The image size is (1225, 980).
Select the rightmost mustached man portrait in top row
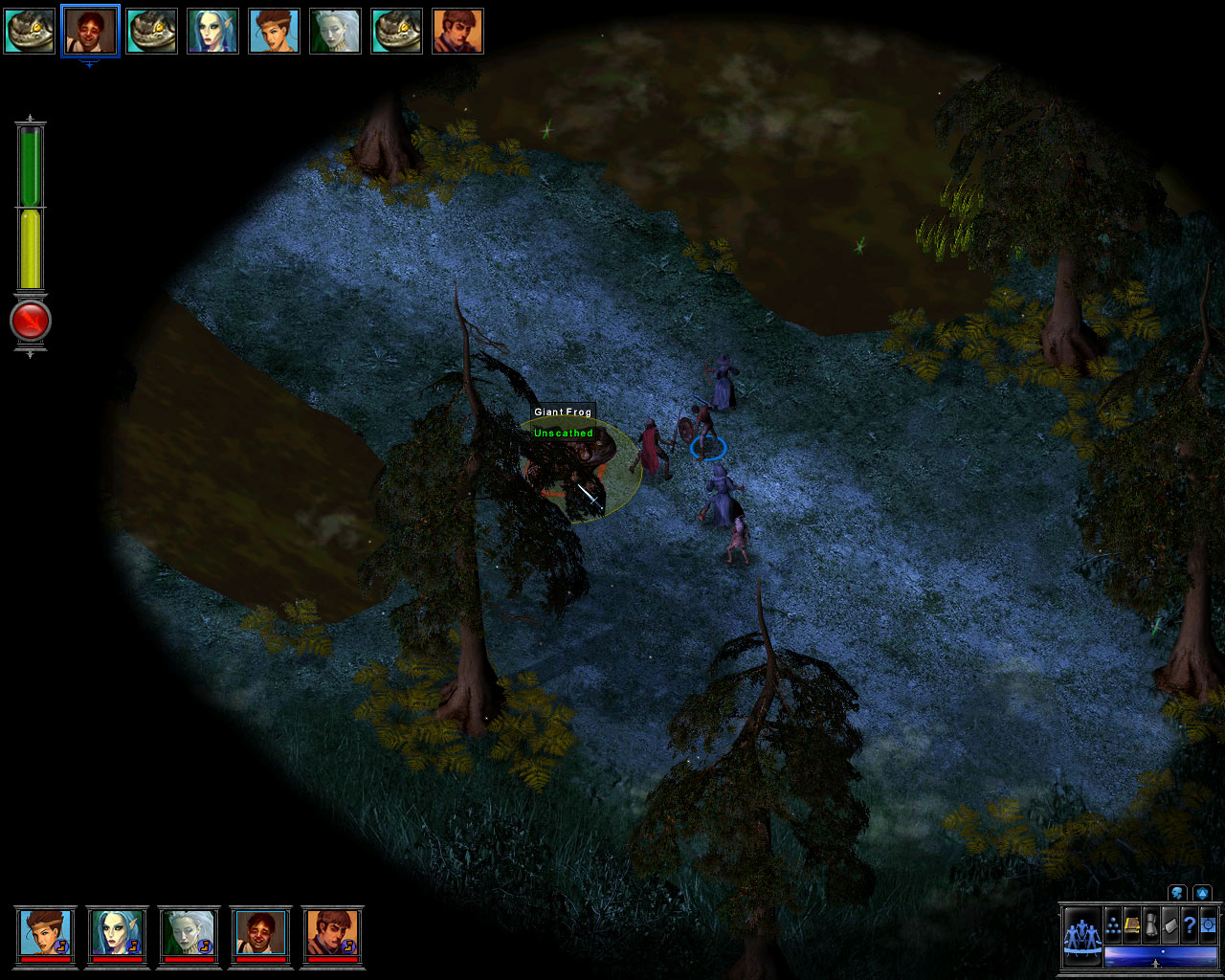(x=457, y=31)
